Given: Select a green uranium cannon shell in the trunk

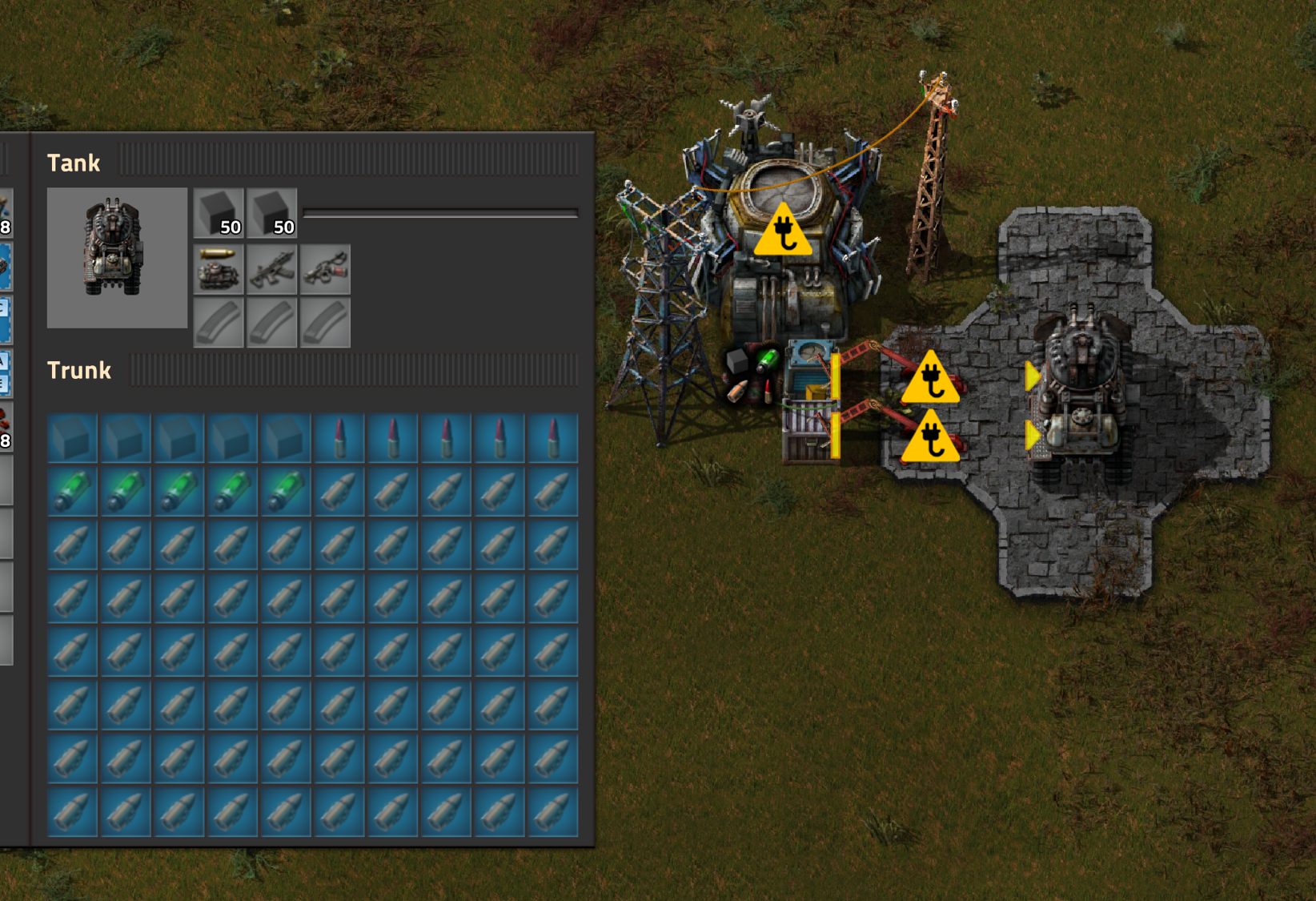Looking at the screenshot, I should (x=71, y=490).
